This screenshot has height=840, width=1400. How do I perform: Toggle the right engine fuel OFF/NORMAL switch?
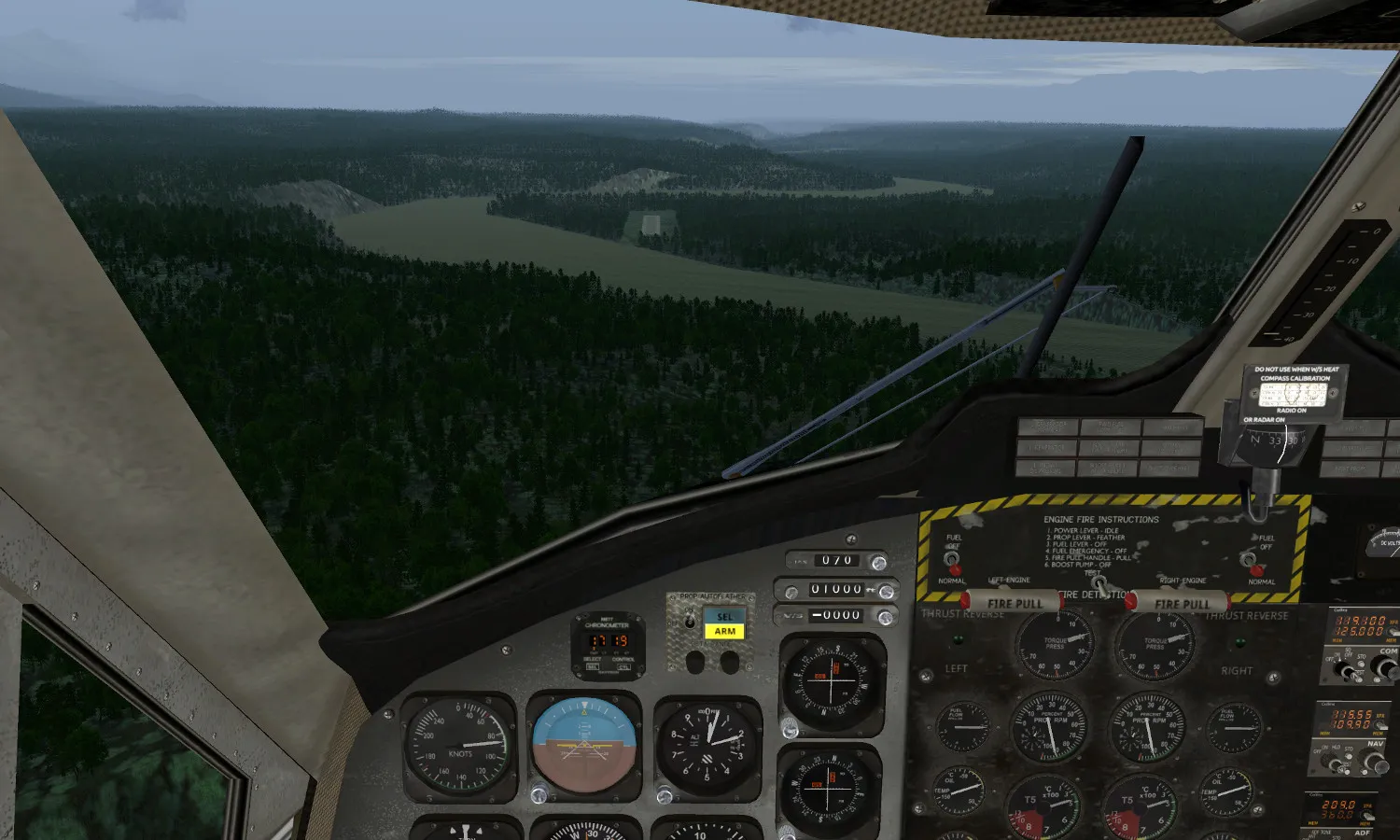pos(1249,558)
